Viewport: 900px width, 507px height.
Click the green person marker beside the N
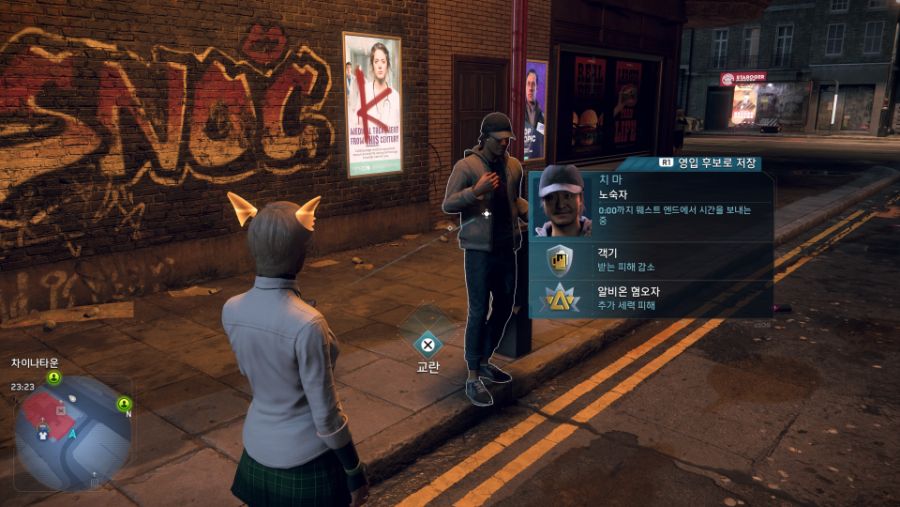click(124, 404)
